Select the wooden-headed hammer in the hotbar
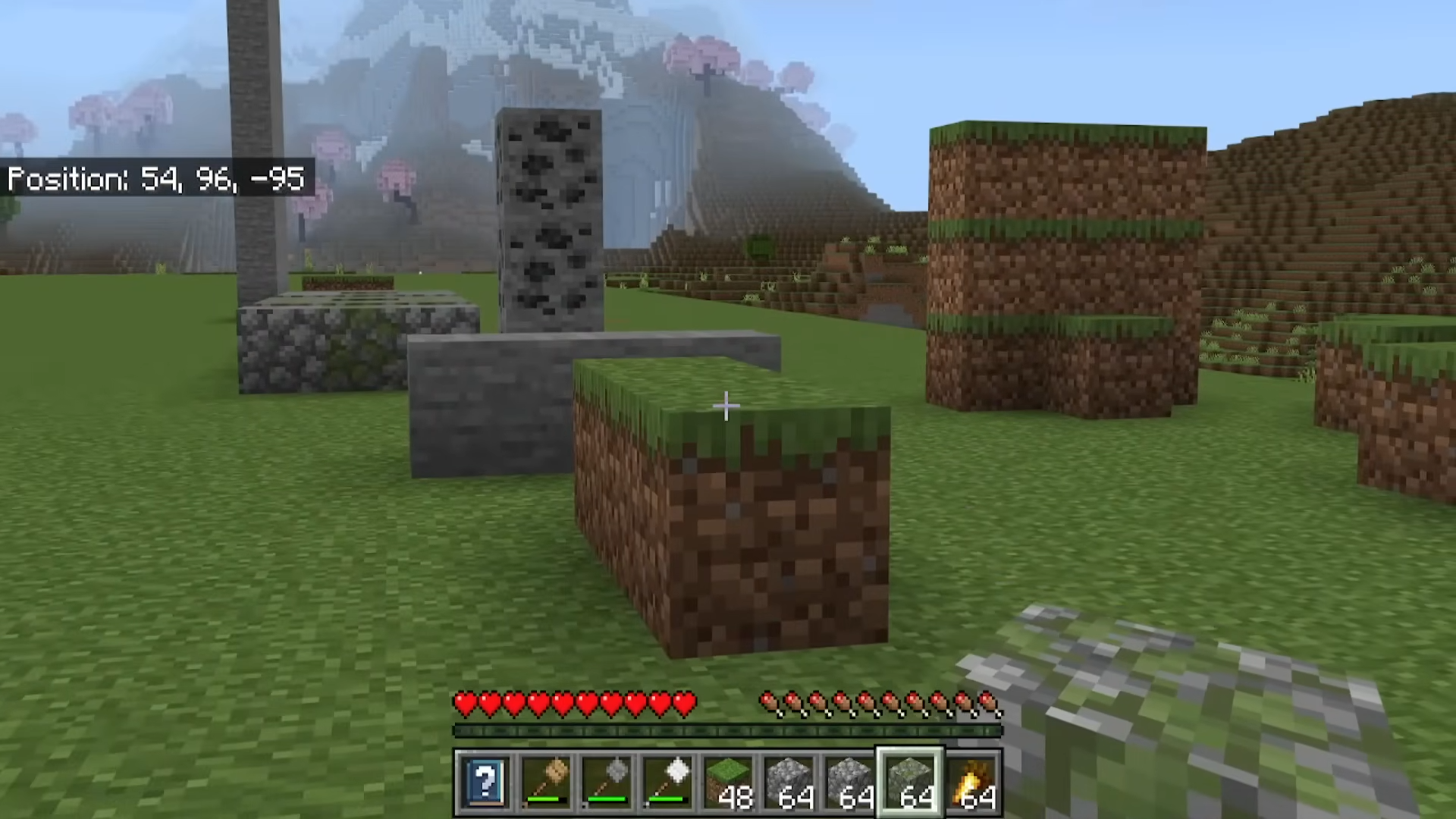 [546, 780]
